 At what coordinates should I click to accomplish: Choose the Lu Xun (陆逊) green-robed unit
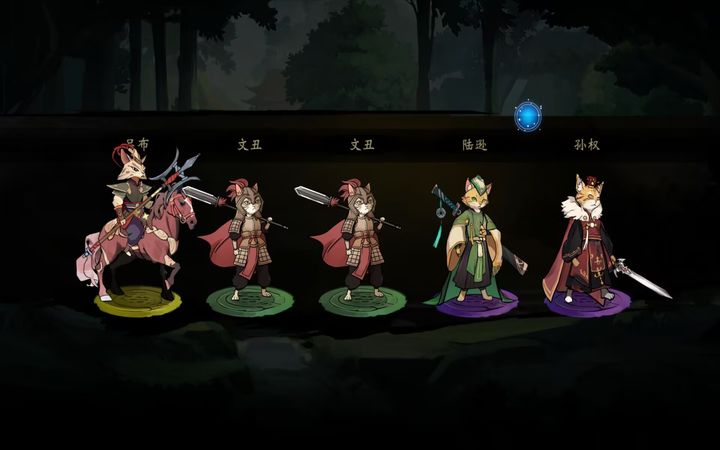(x=473, y=245)
